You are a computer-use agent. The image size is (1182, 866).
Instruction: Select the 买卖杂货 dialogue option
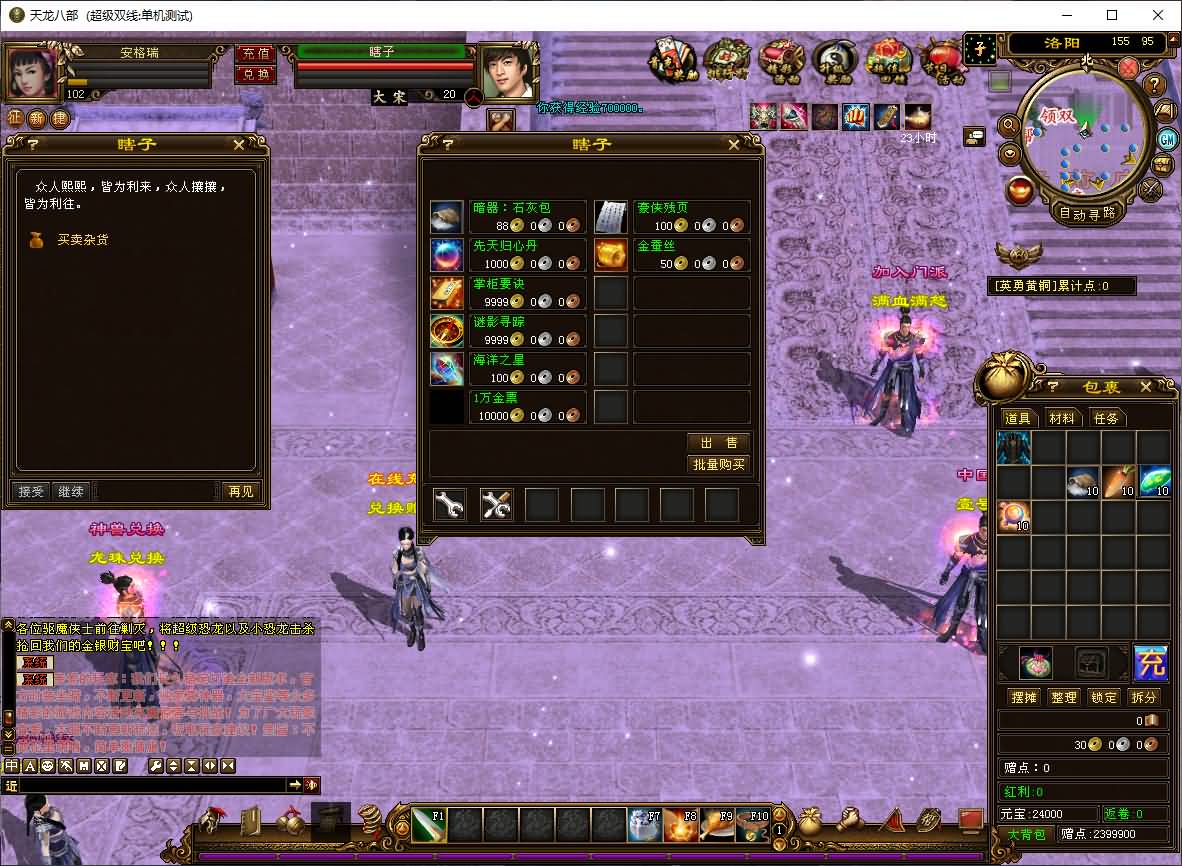[x=82, y=240]
